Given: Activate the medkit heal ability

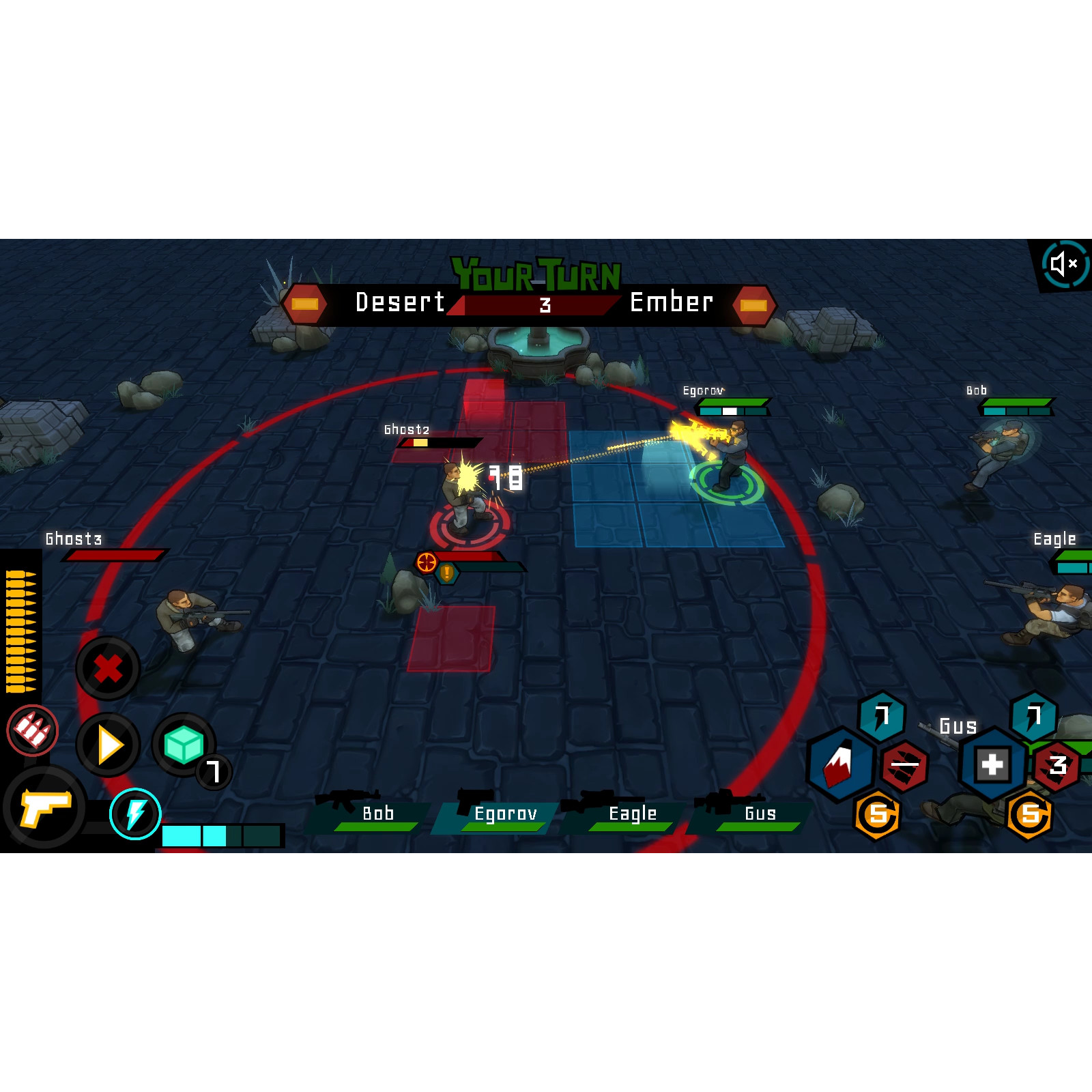Looking at the screenshot, I should click(x=992, y=764).
